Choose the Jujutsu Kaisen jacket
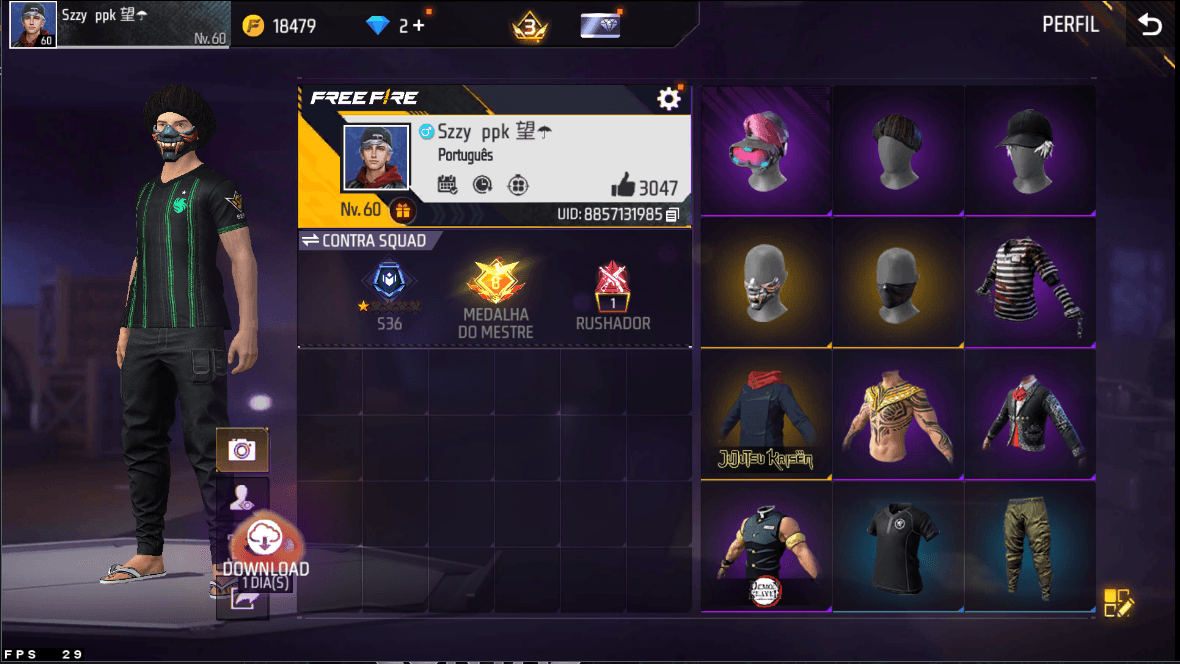 [x=766, y=415]
